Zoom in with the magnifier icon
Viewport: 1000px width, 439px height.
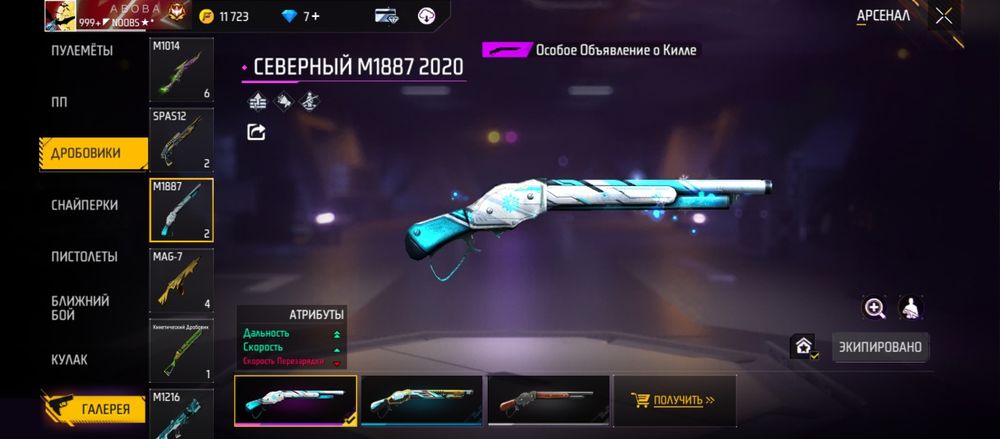point(875,308)
